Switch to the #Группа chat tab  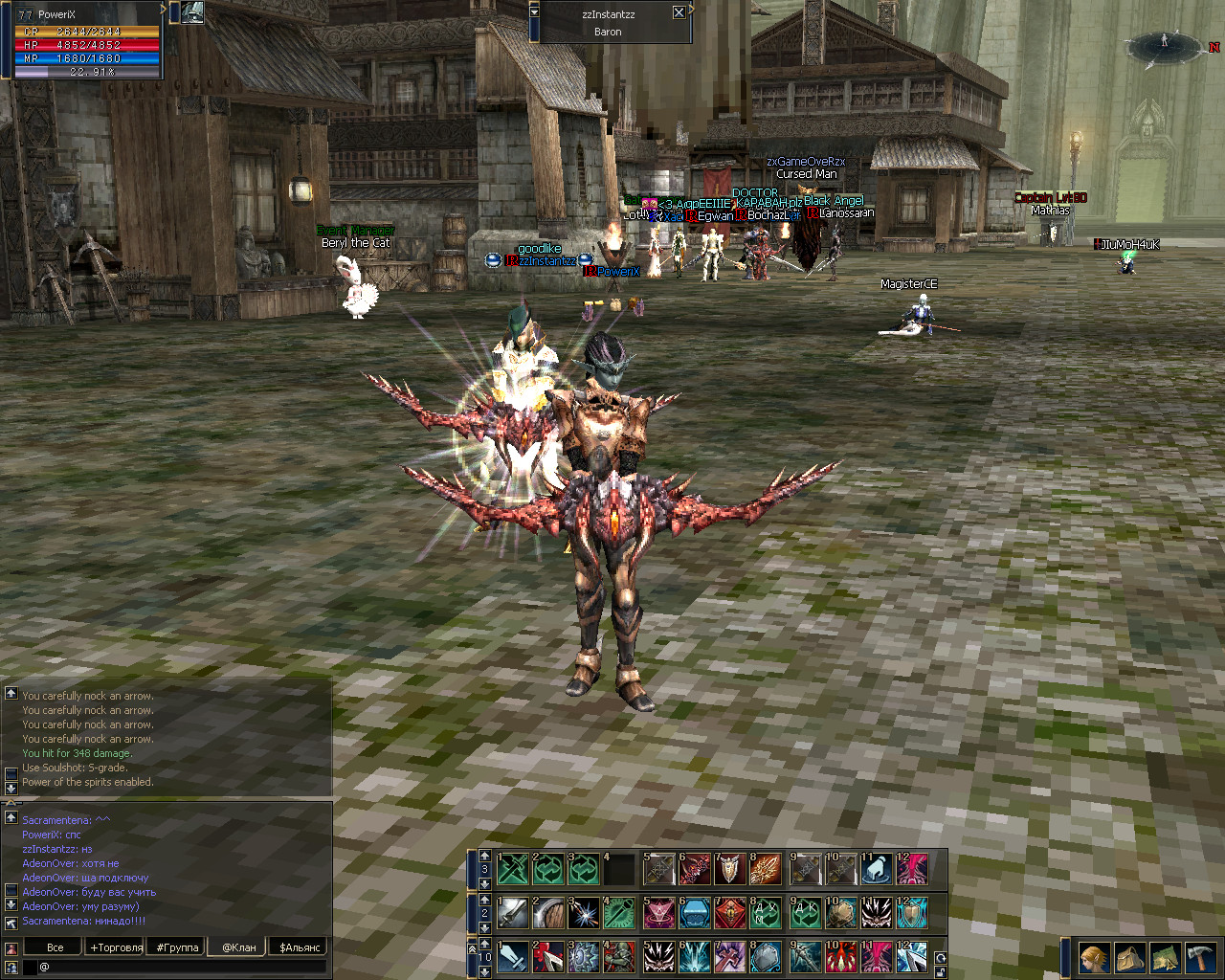click(x=178, y=947)
